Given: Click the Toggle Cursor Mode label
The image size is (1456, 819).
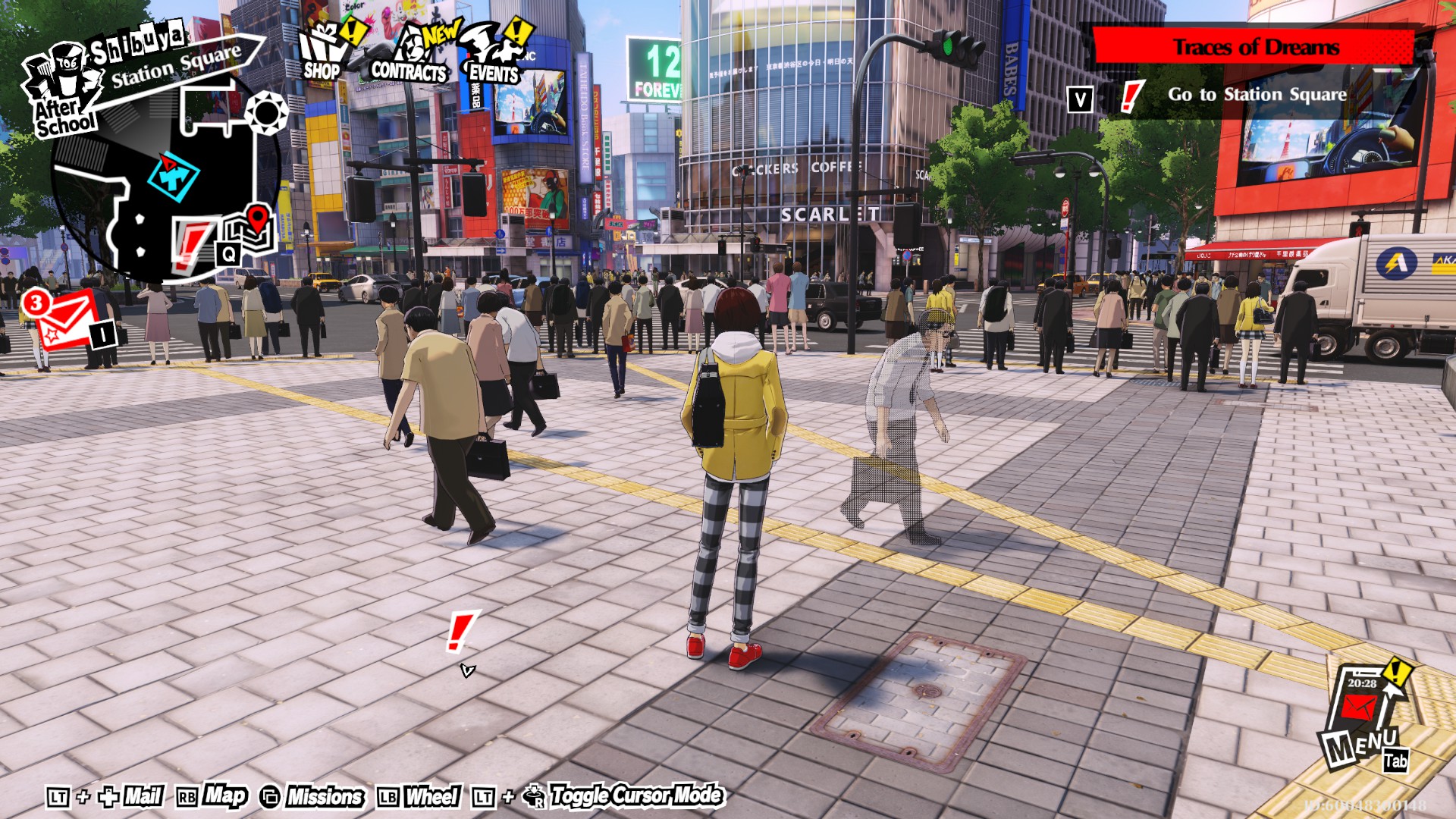Looking at the screenshot, I should (636, 795).
